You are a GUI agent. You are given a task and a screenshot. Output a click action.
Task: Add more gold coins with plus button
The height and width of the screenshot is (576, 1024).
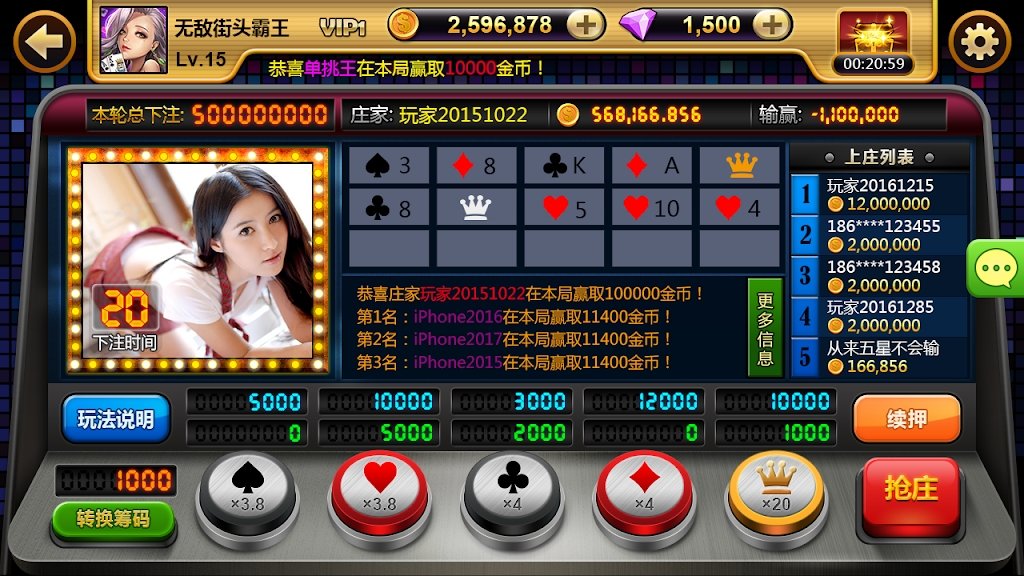[585, 25]
